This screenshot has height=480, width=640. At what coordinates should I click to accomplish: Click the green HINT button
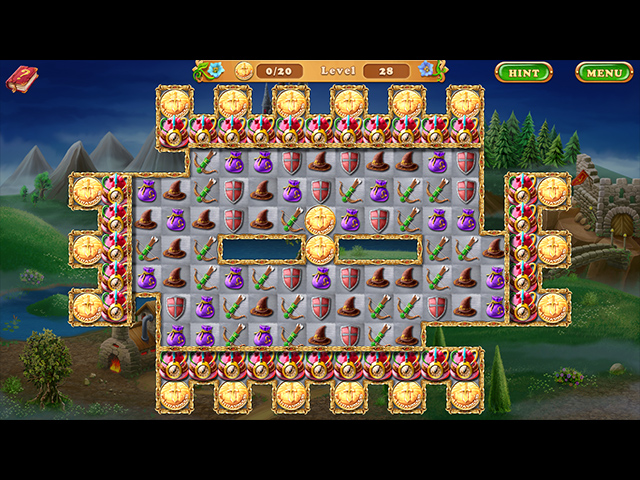[523, 72]
